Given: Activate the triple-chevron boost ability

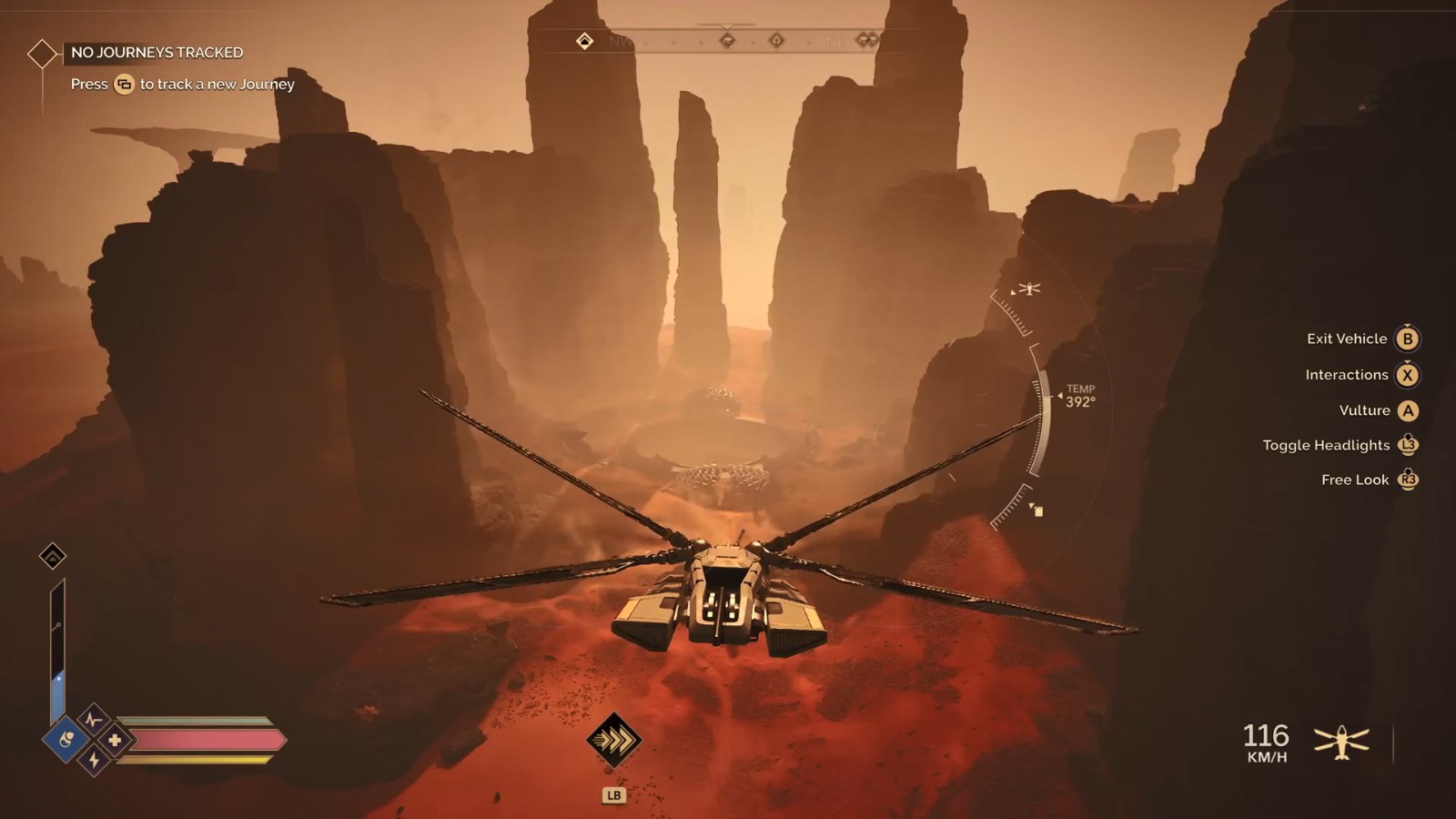Looking at the screenshot, I should tap(614, 740).
